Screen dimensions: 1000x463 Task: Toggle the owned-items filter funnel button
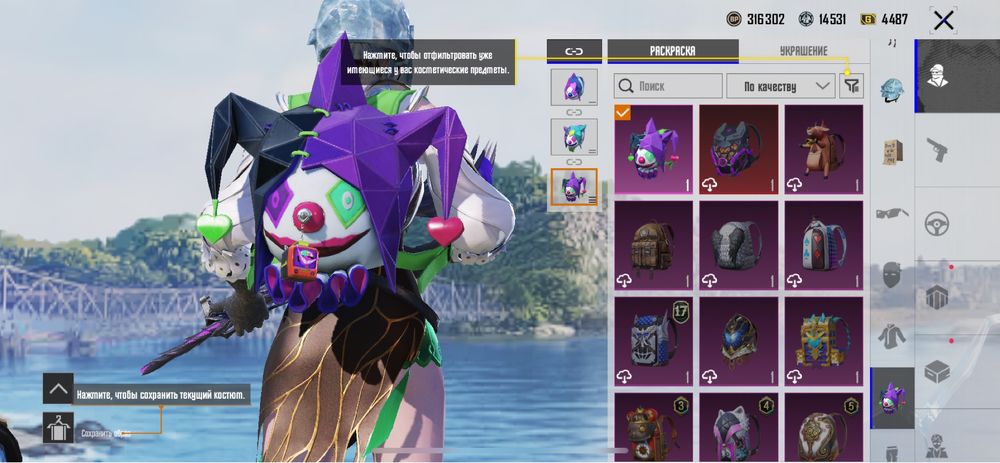pos(851,86)
